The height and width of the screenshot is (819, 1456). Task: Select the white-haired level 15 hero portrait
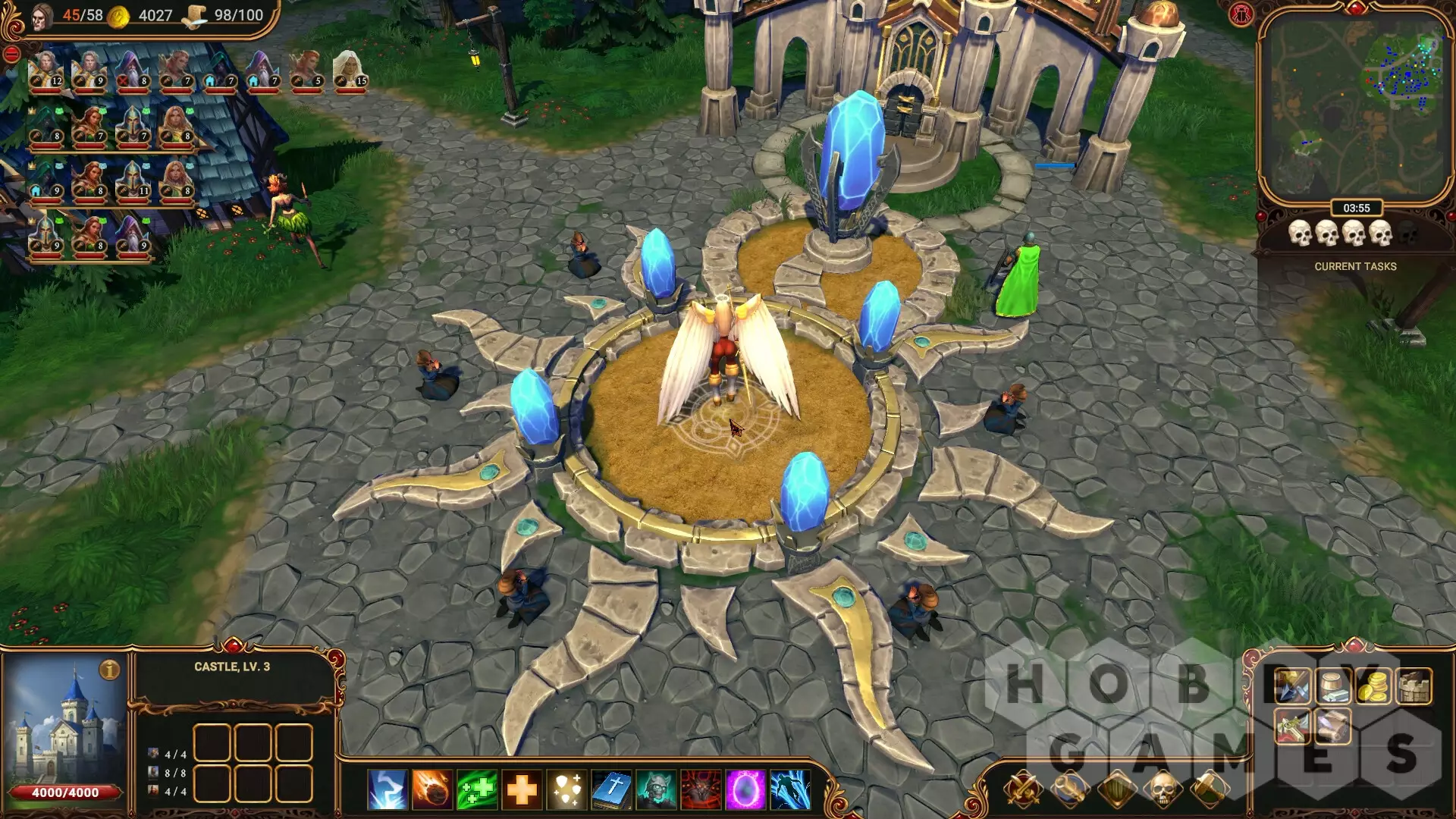point(350,71)
